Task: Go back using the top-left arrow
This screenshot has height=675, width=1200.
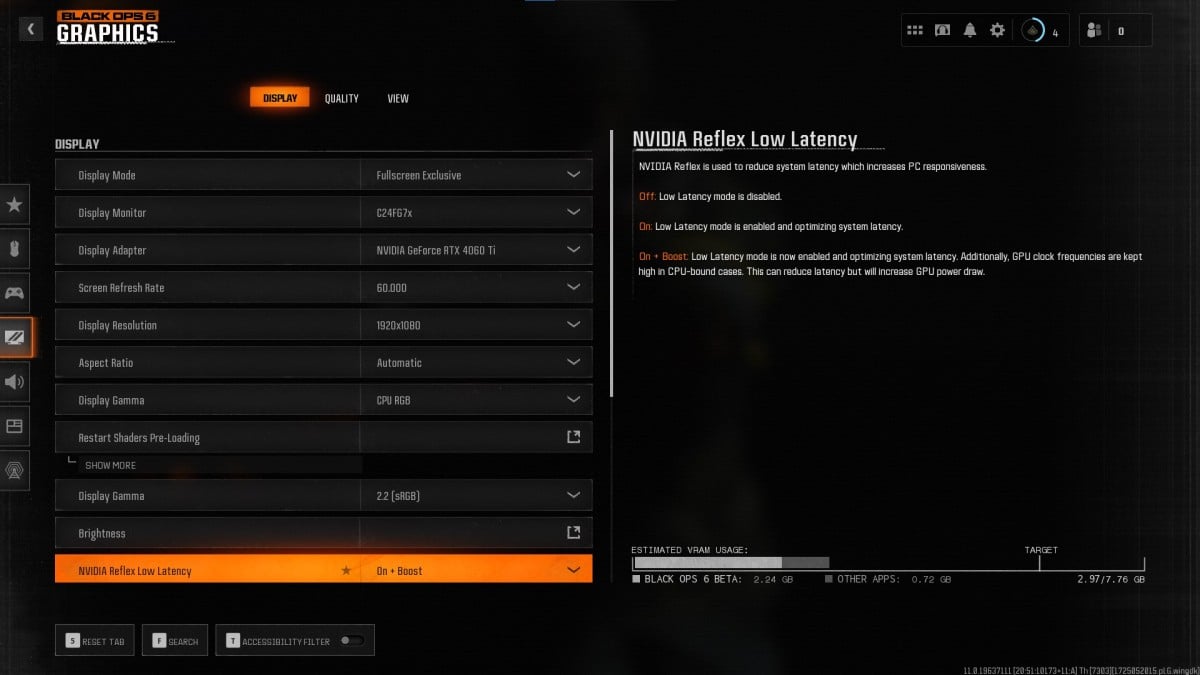Action: (30, 30)
